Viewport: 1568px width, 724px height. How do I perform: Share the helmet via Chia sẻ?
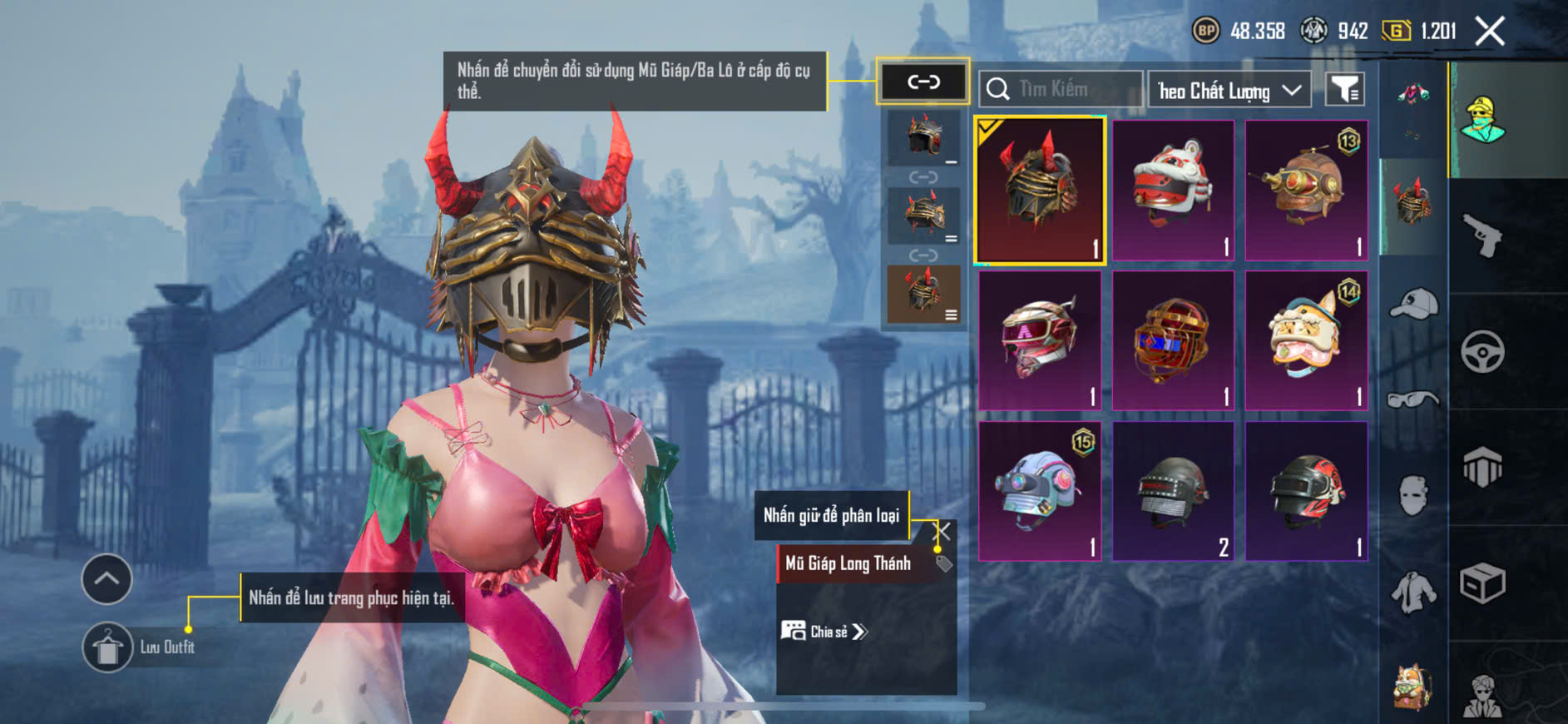click(824, 632)
